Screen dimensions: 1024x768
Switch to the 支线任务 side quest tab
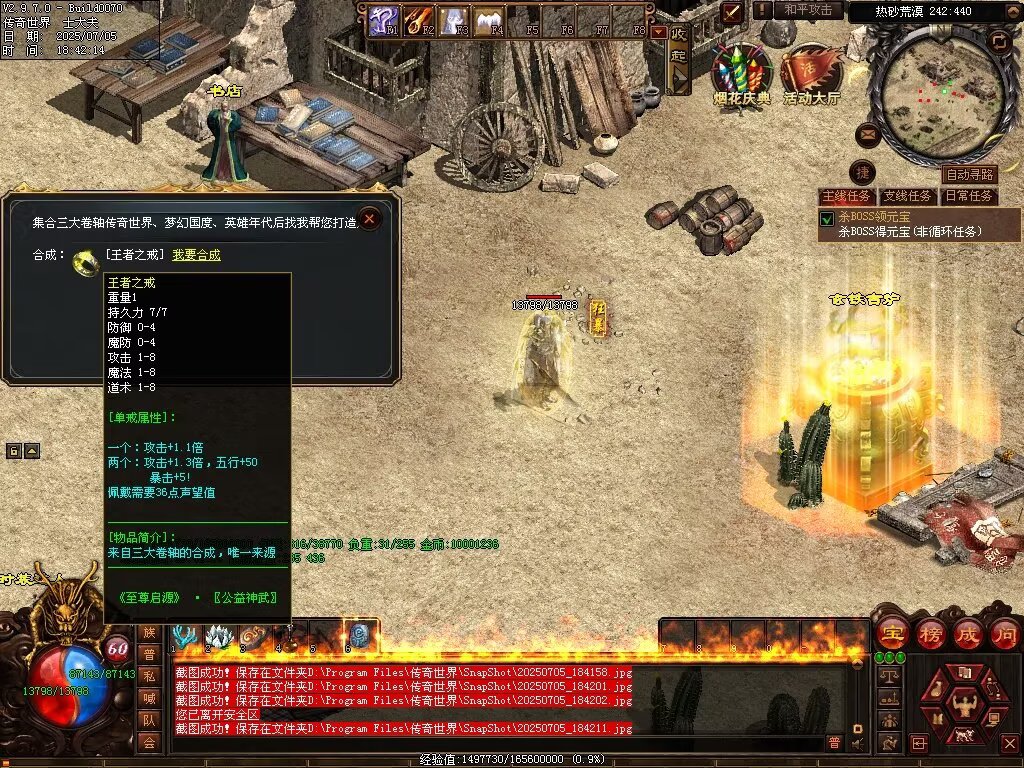(908, 196)
